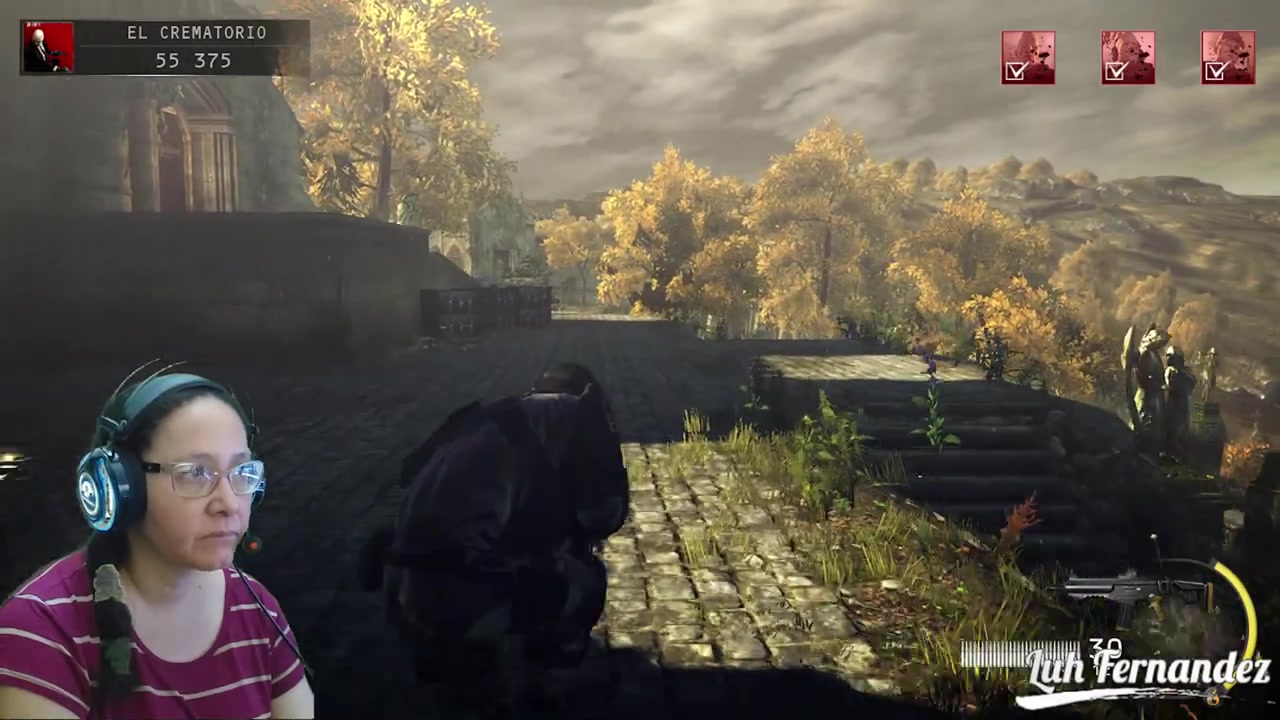This screenshot has width=1280, height=720.
Task: Click the red webcam record indicator
Action: [253, 545]
